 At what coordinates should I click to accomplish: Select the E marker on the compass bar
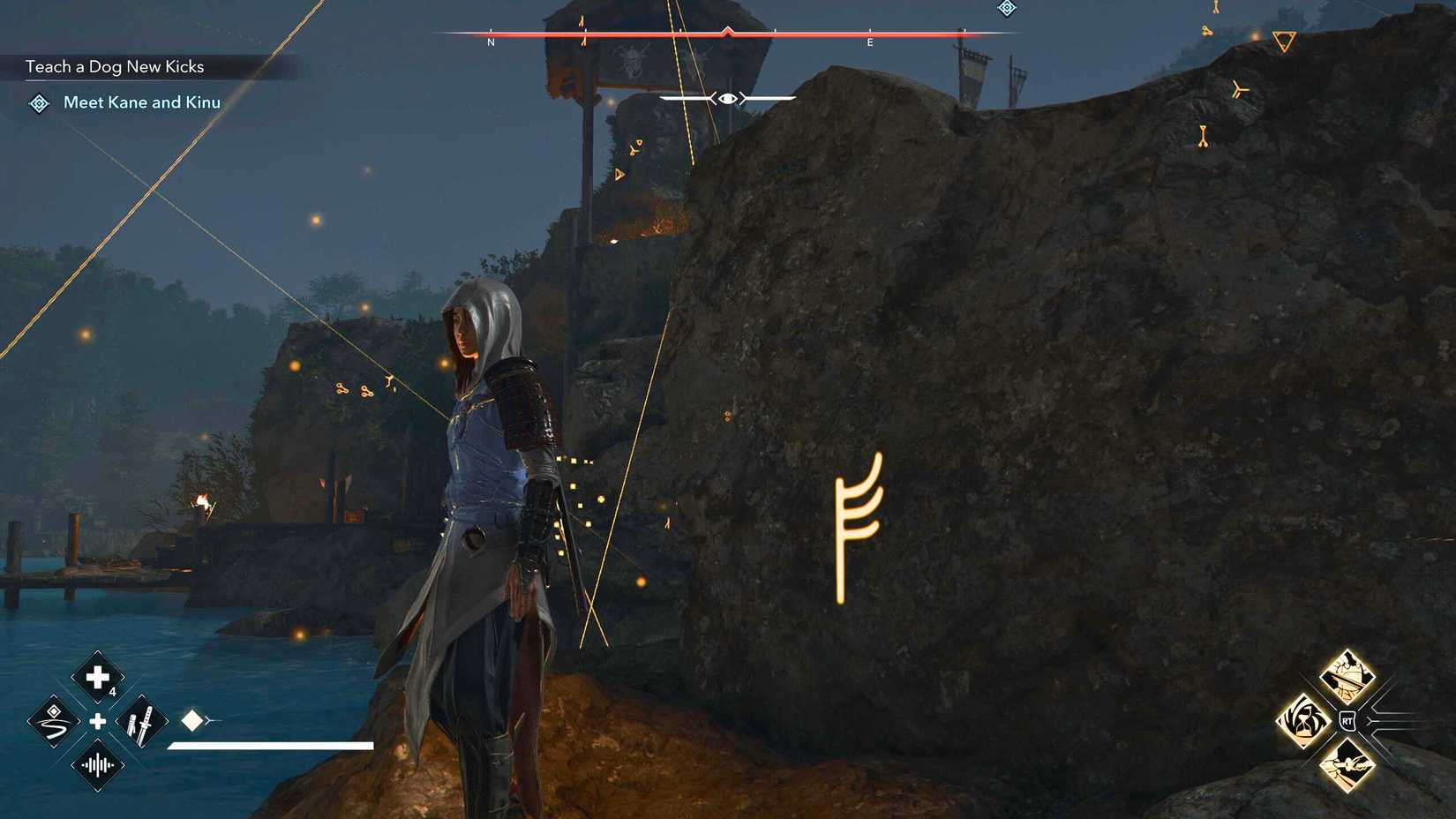click(x=870, y=41)
